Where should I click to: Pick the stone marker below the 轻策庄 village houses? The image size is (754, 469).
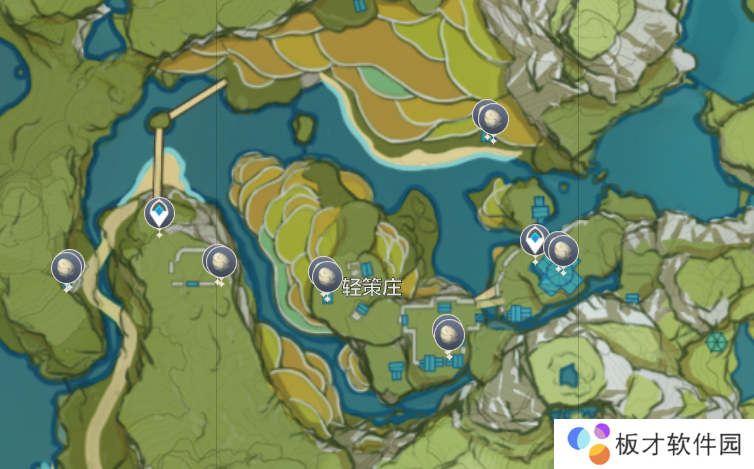pyautogui.click(x=449, y=332)
